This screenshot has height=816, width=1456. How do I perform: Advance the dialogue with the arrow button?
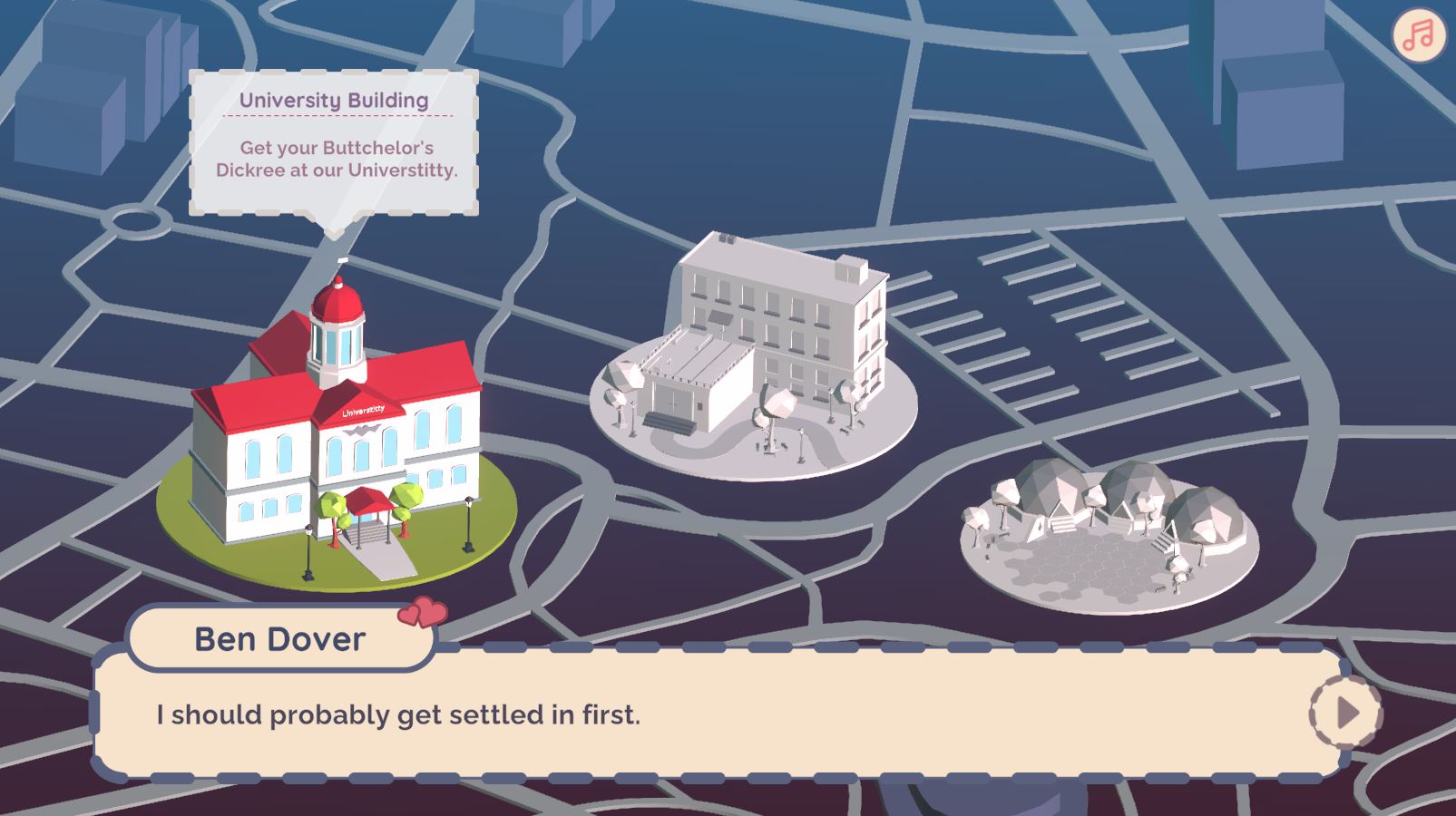(1346, 714)
